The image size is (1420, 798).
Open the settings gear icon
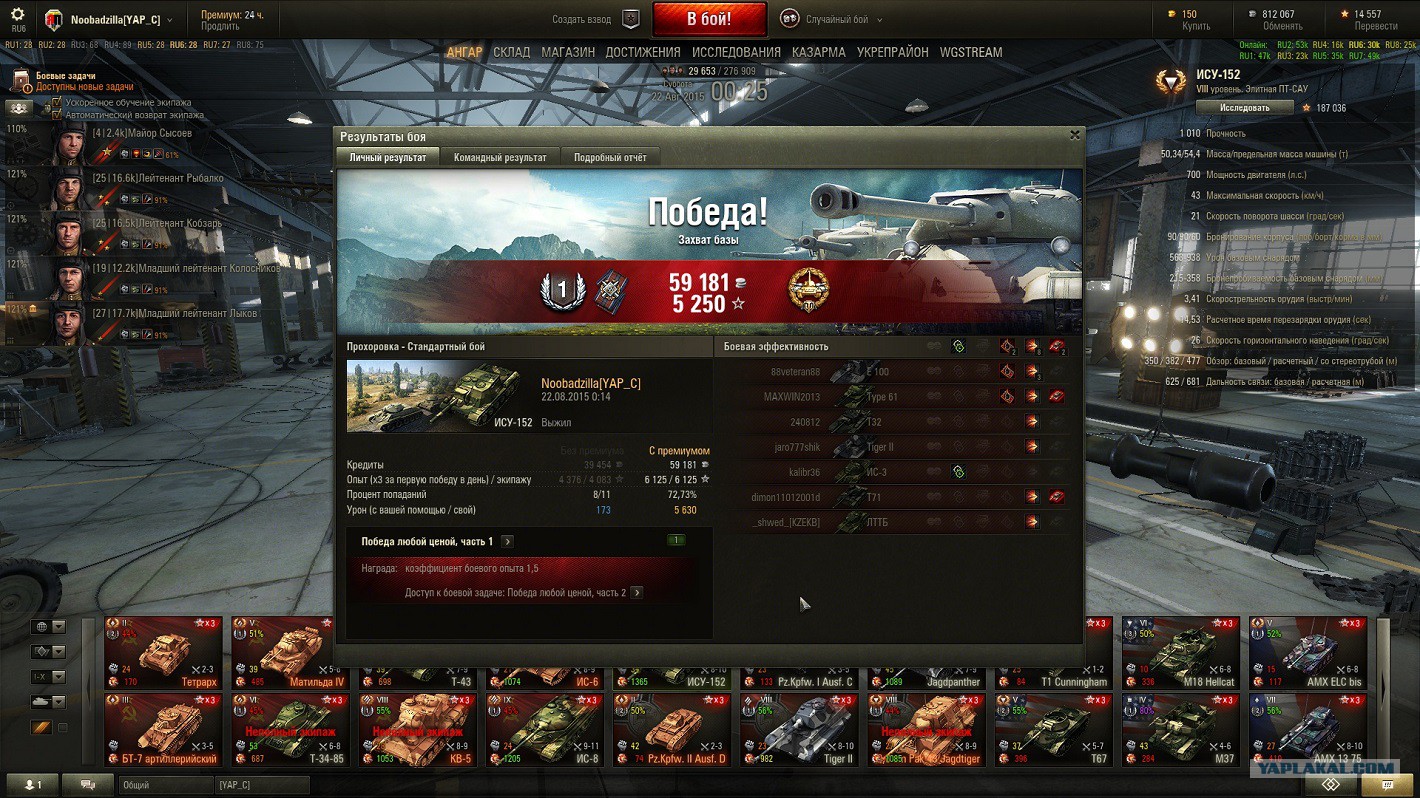click(x=17, y=15)
